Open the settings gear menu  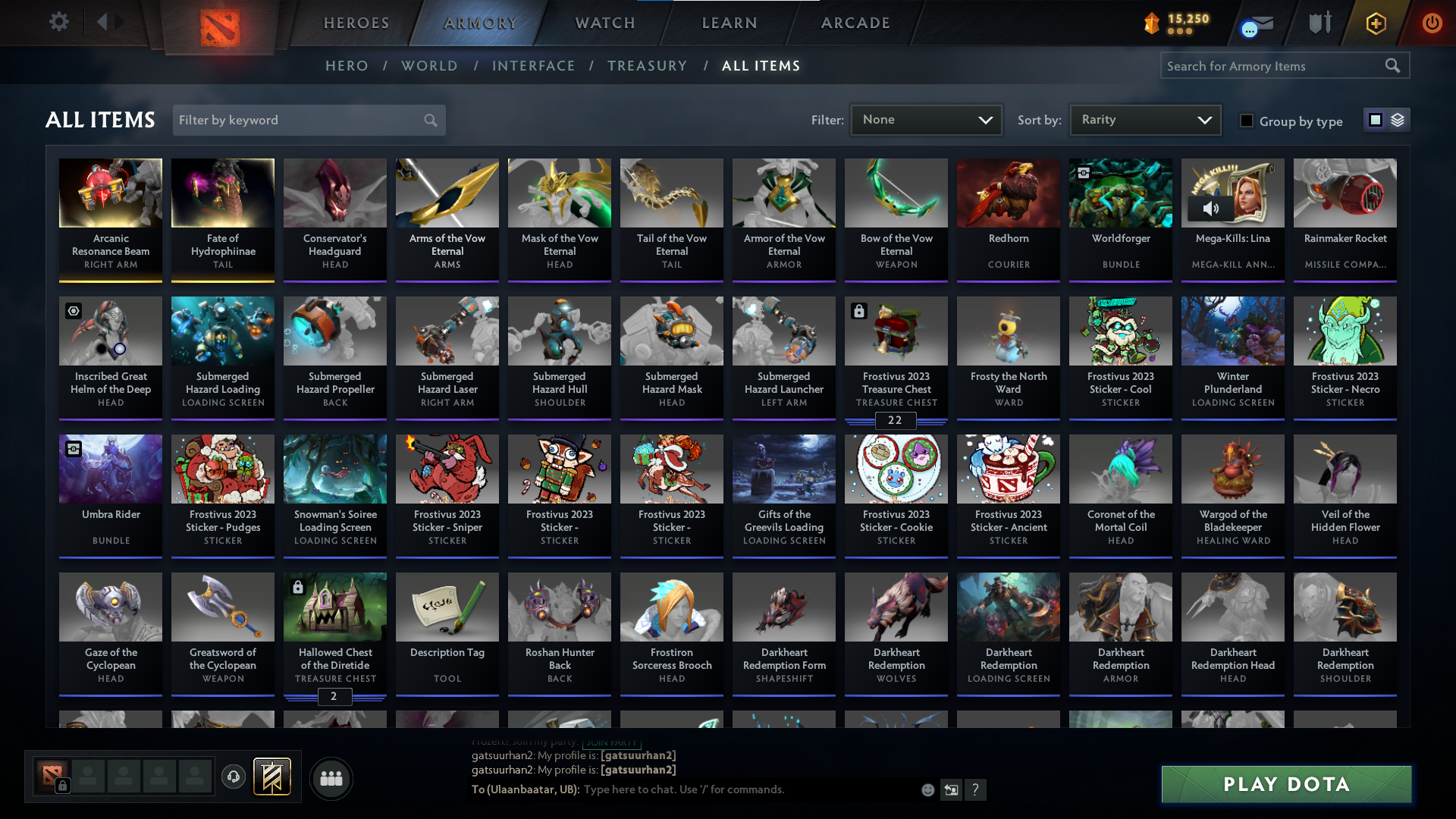pos(58,22)
